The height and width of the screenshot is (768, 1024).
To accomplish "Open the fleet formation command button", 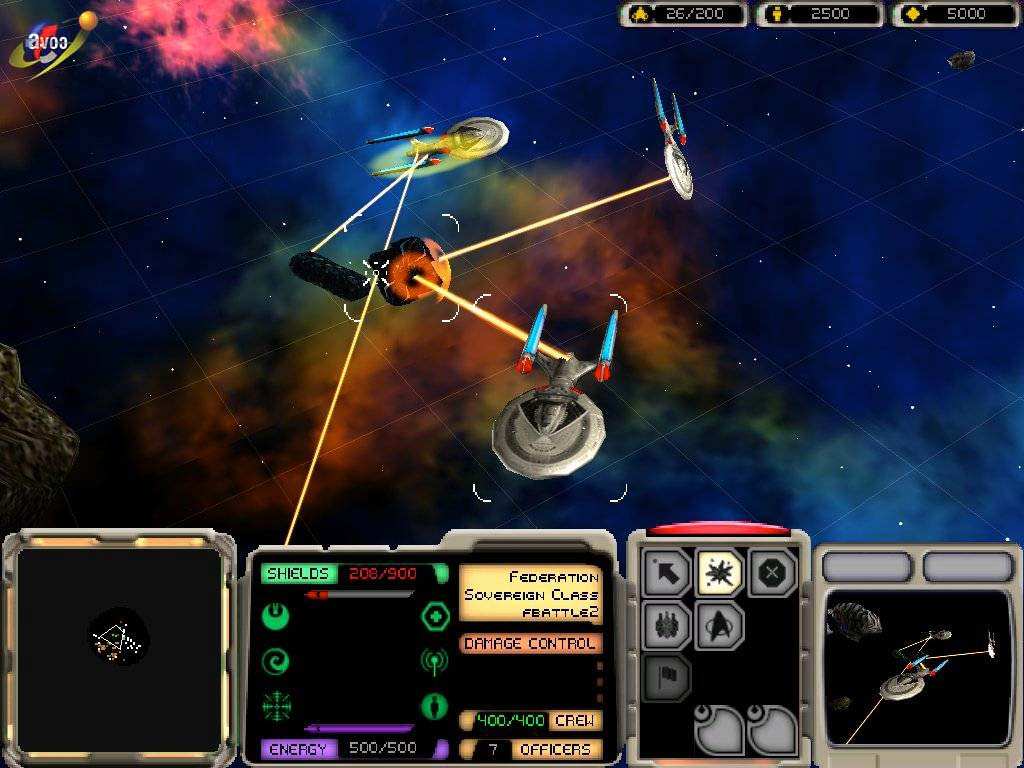I will click(668, 626).
